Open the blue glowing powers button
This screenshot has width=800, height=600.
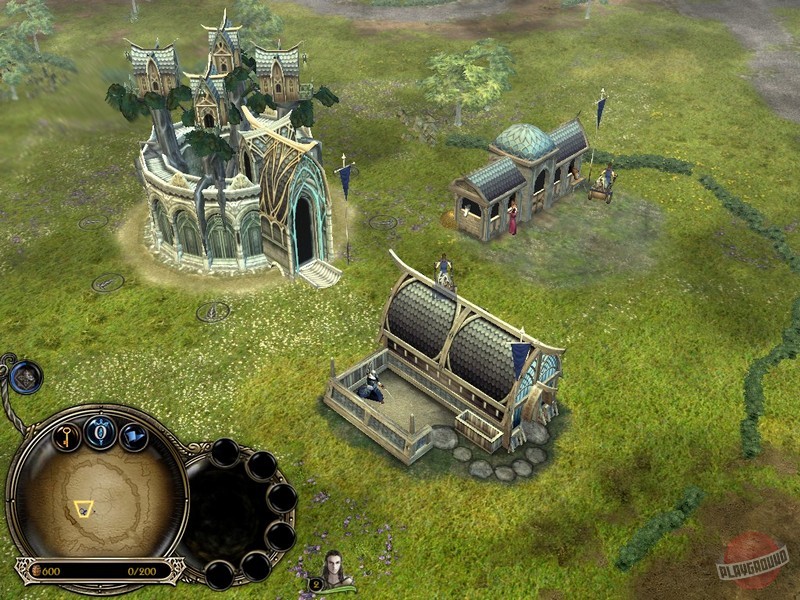(x=99, y=432)
